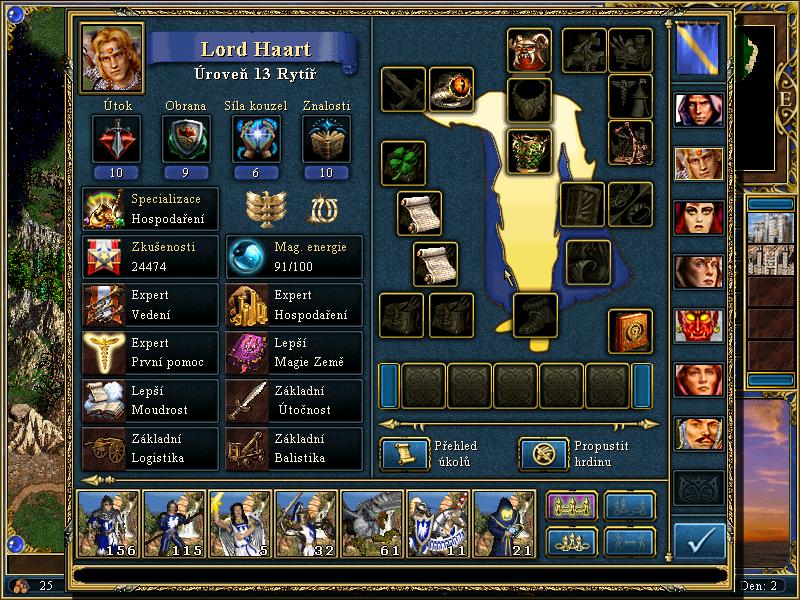This screenshot has height=600, width=800.
Task: Confirm with the checkmark button
Action: (x=699, y=541)
